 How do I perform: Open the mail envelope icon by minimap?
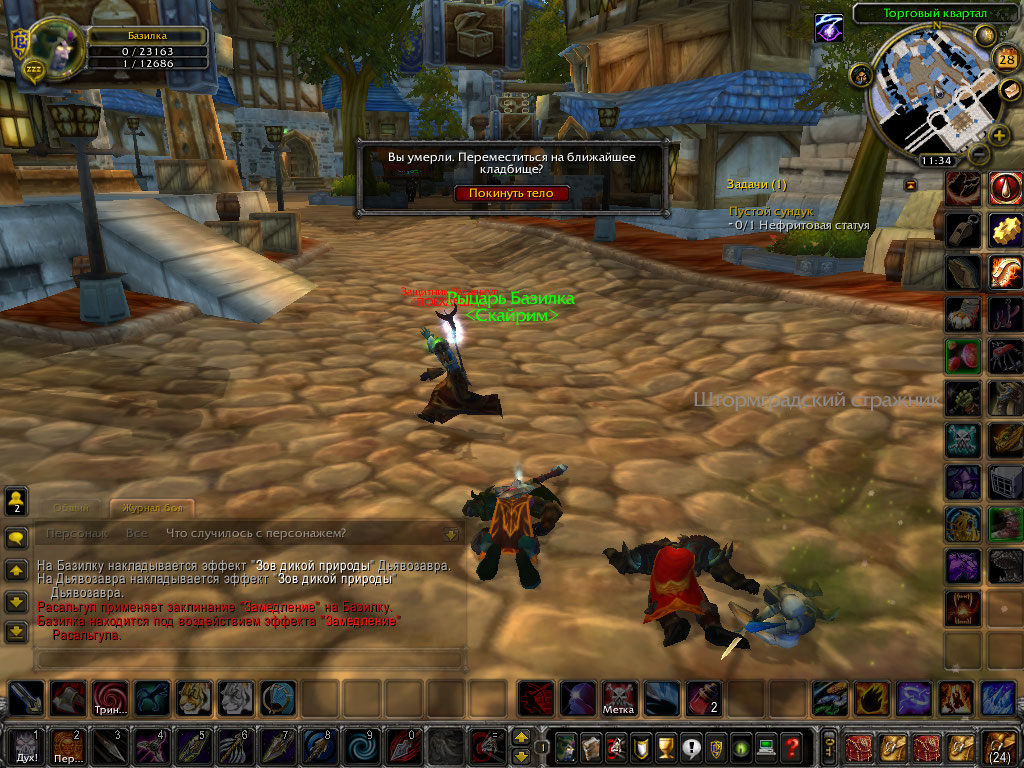[1010, 90]
